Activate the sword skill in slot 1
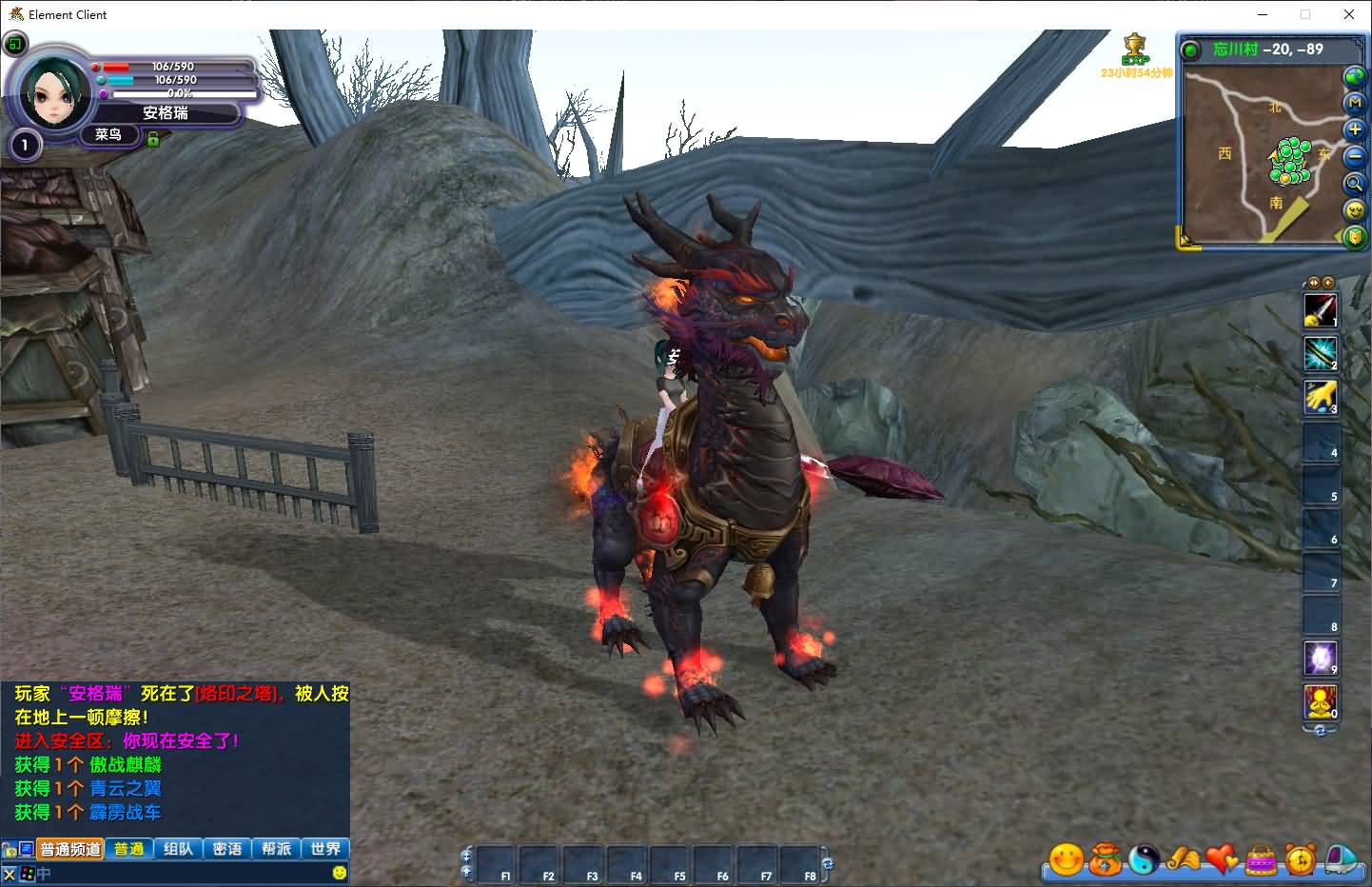 [1320, 310]
